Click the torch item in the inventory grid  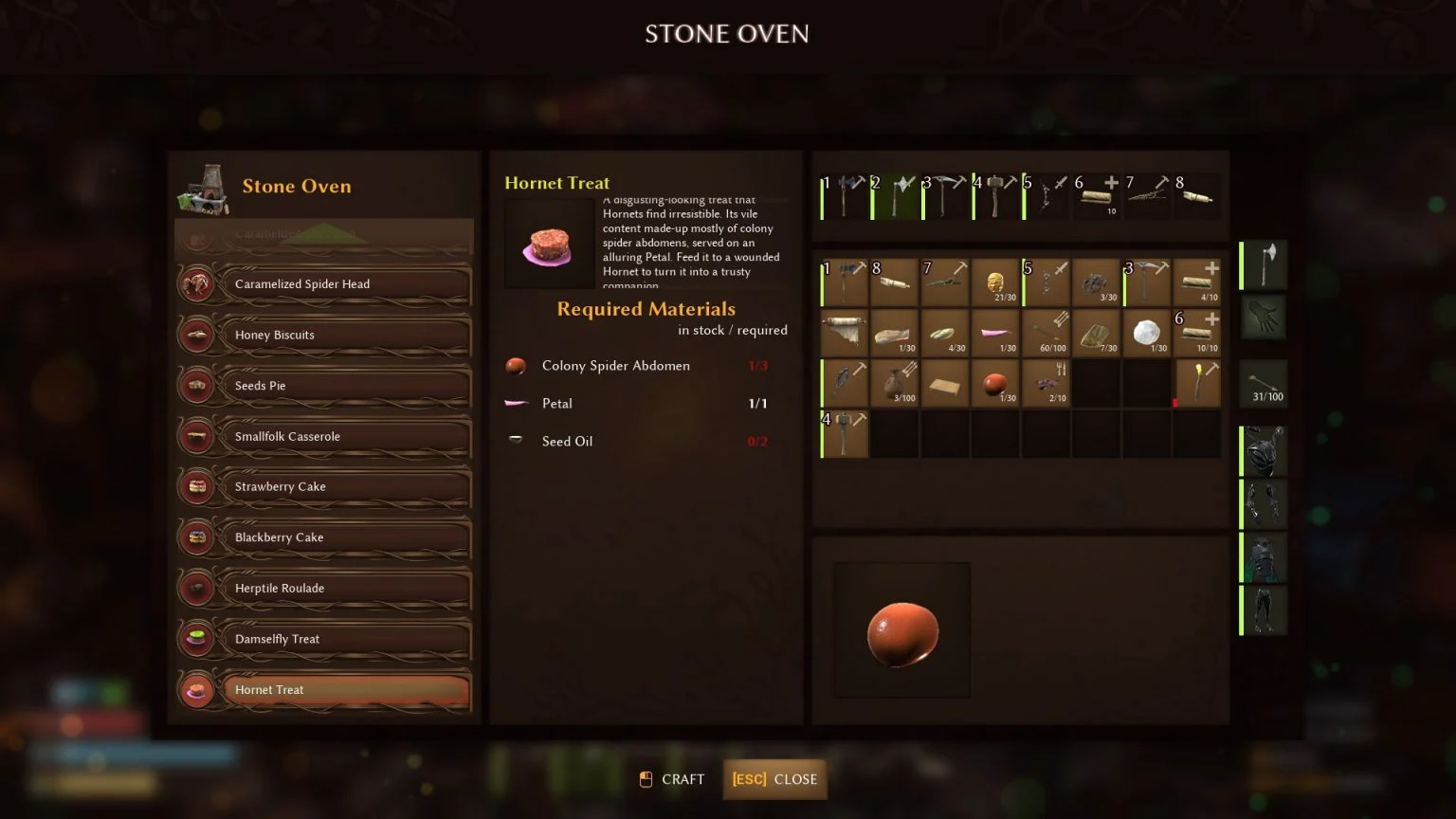pyautogui.click(x=1197, y=383)
